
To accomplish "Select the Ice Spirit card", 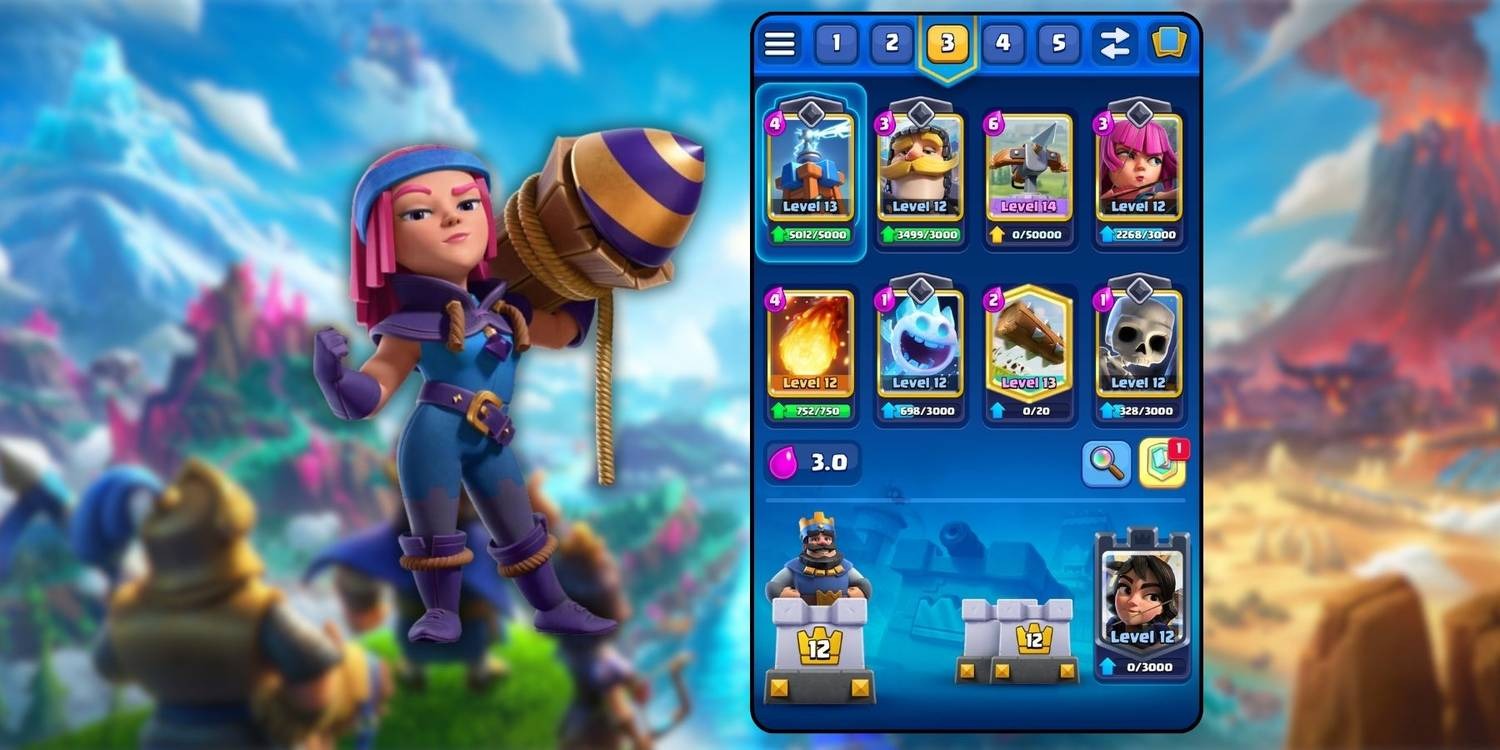I will (919, 345).
